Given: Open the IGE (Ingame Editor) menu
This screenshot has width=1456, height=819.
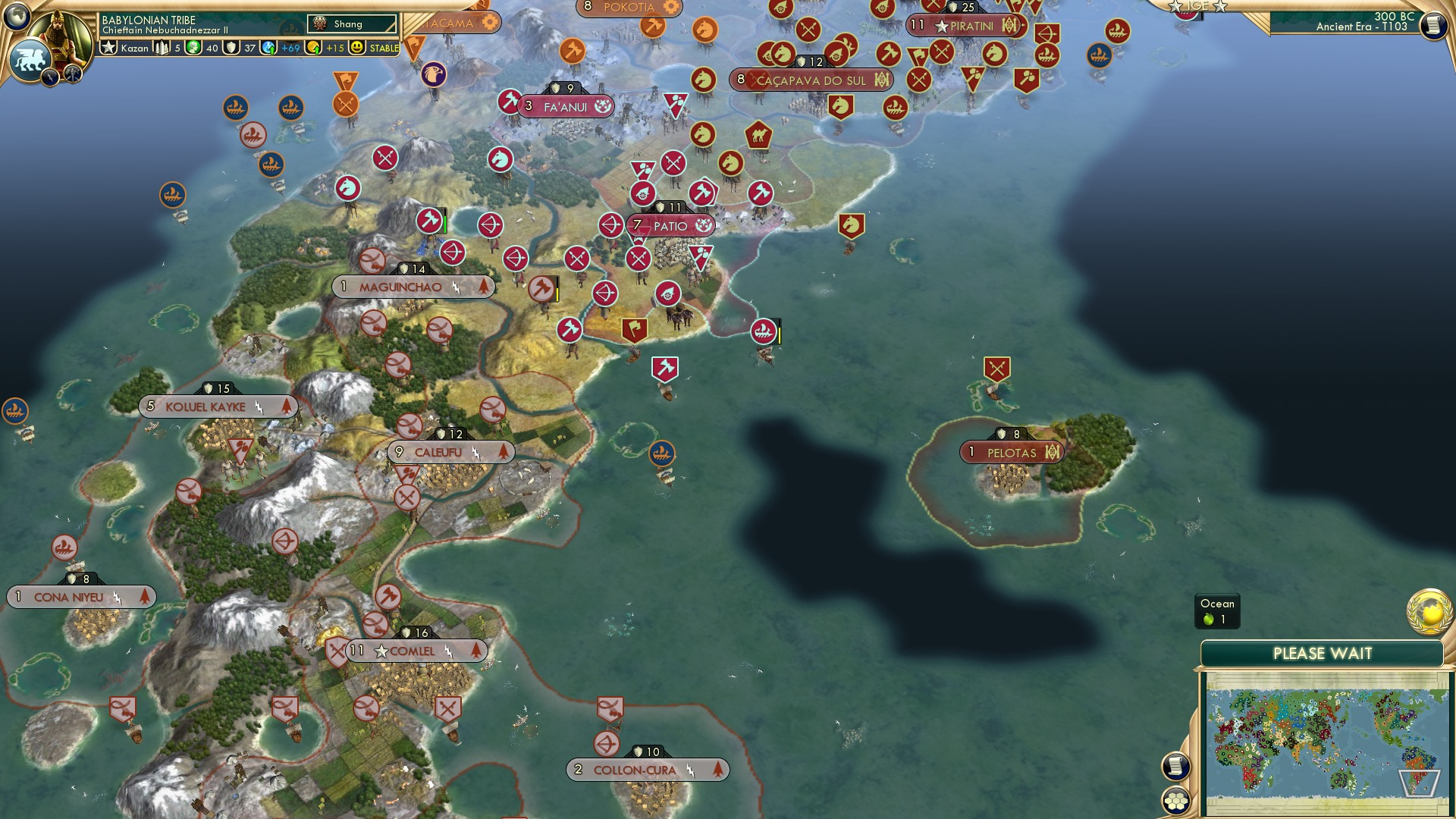Looking at the screenshot, I should (1197, 8).
